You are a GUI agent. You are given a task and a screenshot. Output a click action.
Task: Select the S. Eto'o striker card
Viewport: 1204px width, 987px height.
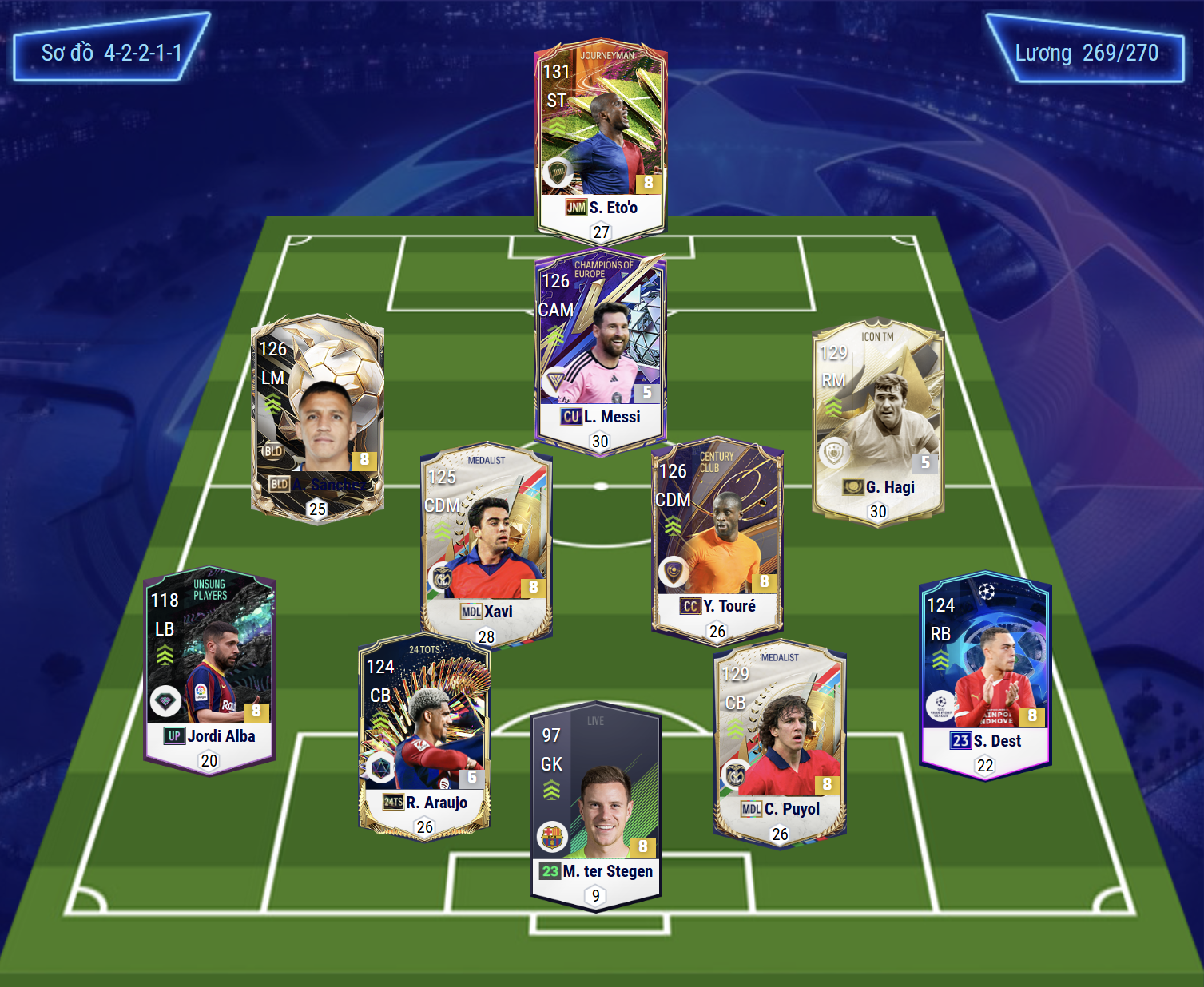point(601,140)
